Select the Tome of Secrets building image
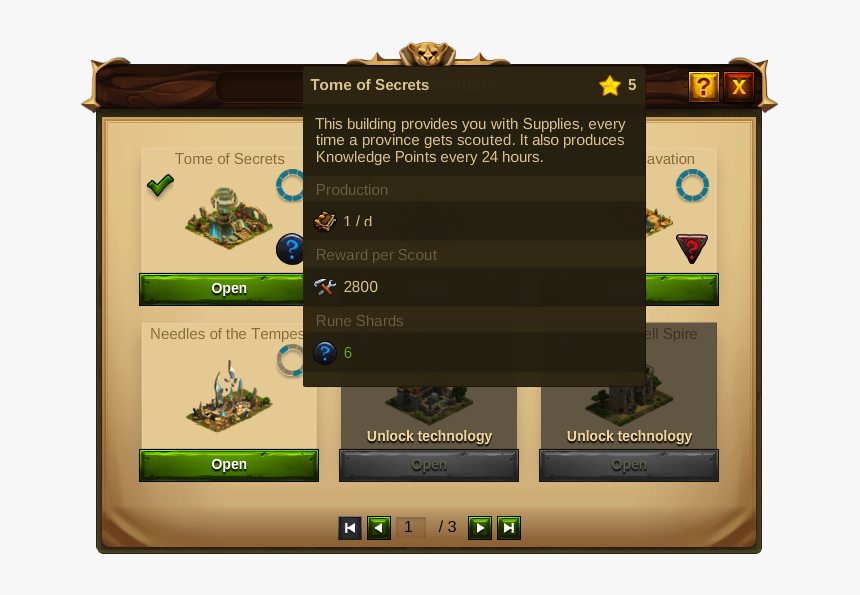Viewport: 860px width, 595px height. pyautogui.click(x=228, y=217)
